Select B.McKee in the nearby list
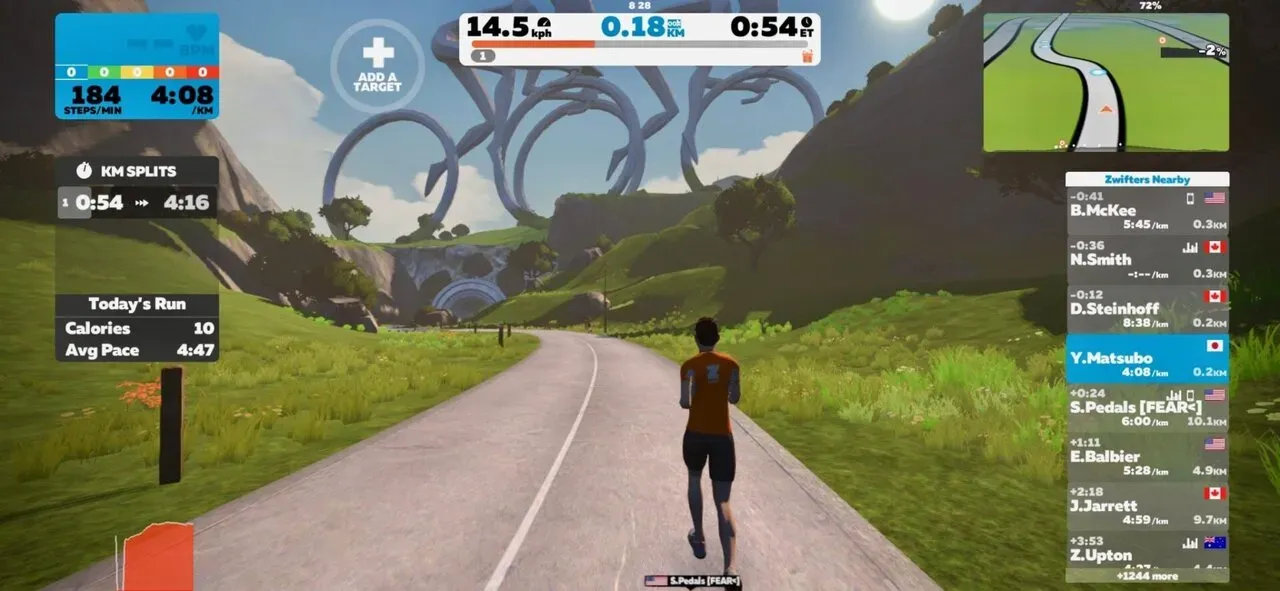1280x591 pixels. [x=1146, y=211]
